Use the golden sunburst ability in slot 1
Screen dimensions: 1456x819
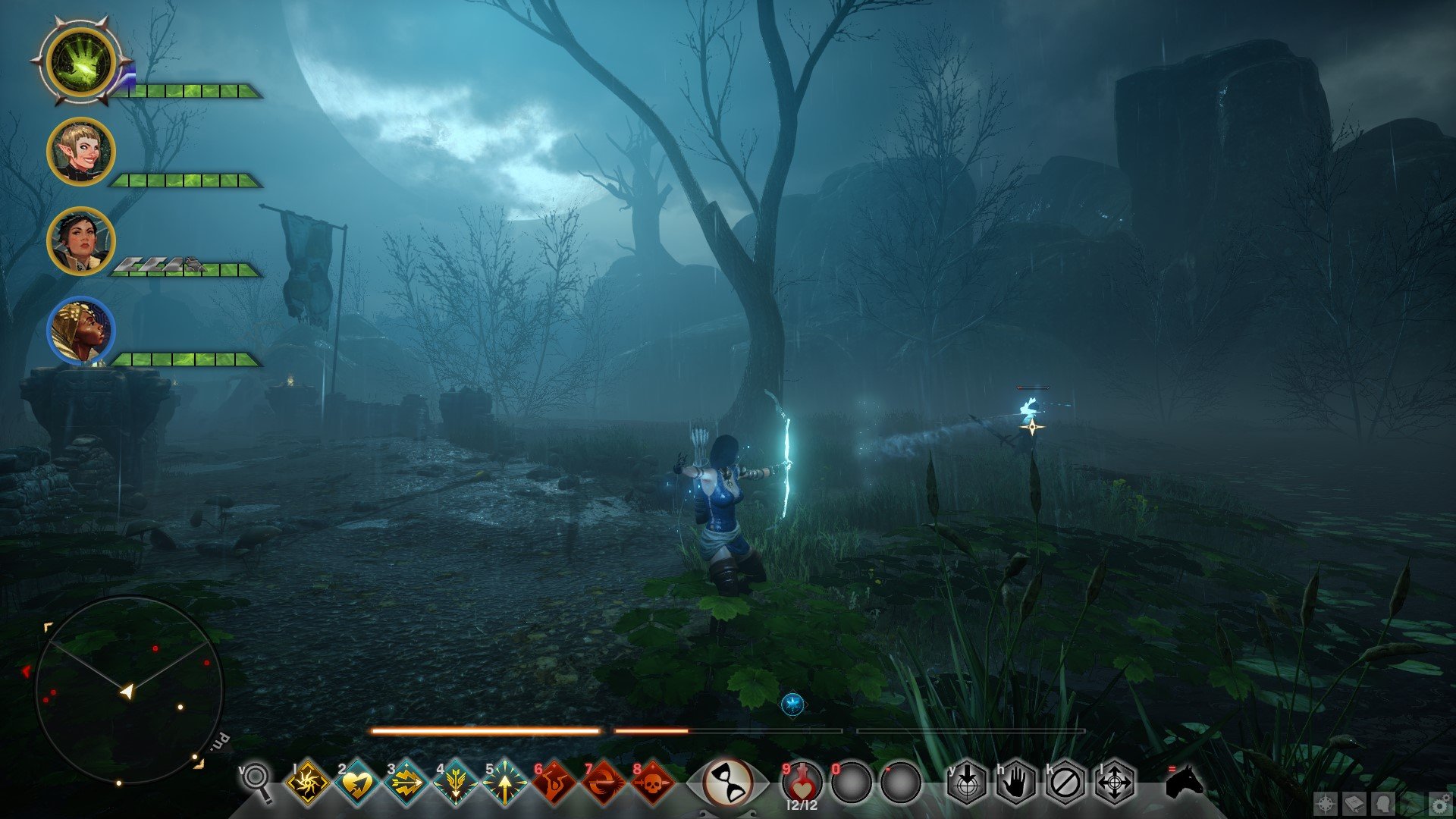click(x=307, y=782)
